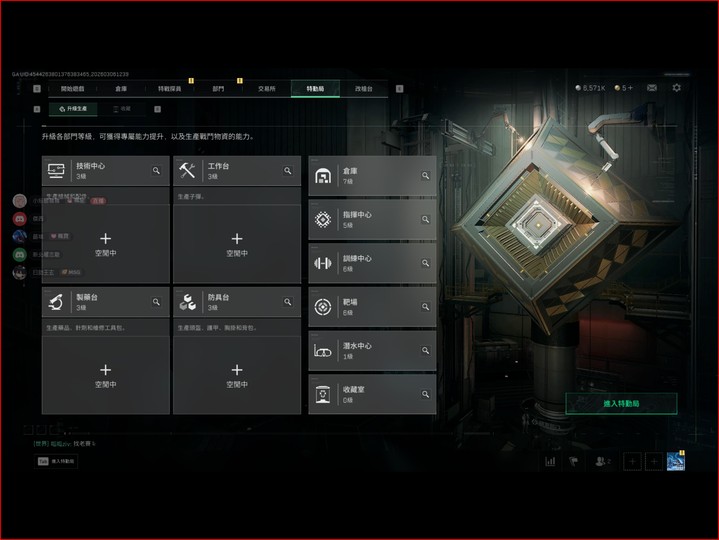Choose the 訓練中心 department card
The width and height of the screenshot is (719, 540).
pos(372,263)
